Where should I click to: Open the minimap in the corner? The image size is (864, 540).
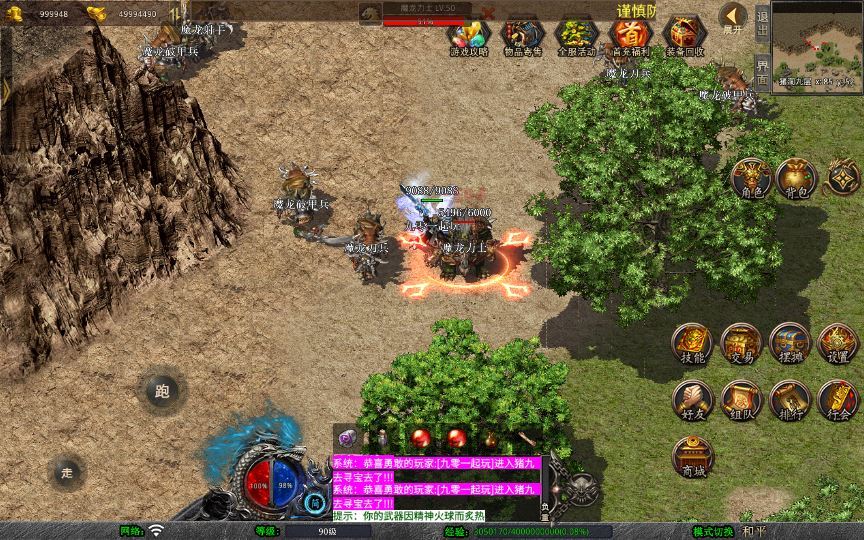pyautogui.click(x=817, y=46)
